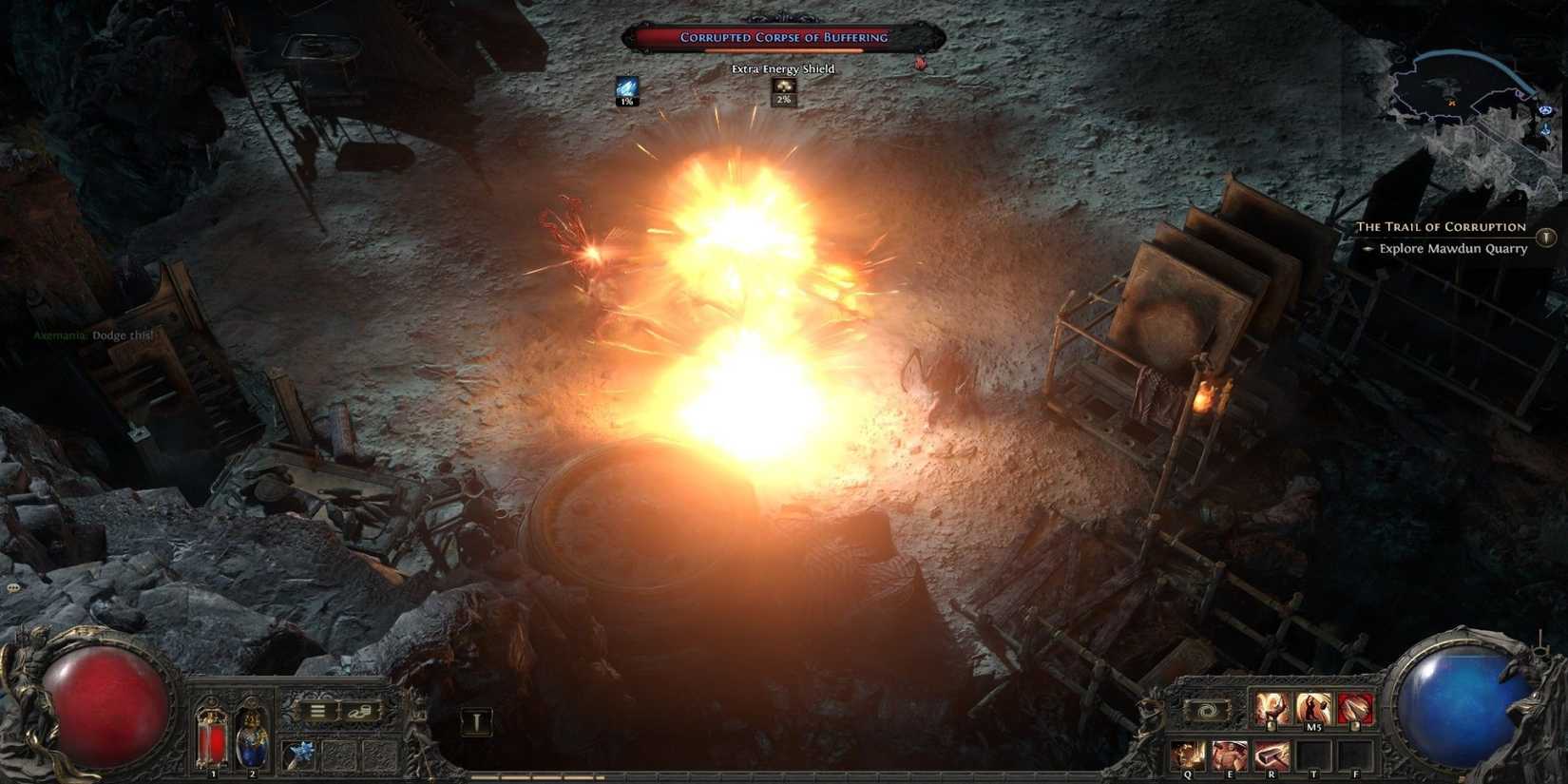1568x784 pixels.
Task: Click the 1% freeze buildup buff icon
Action: pyautogui.click(x=625, y=91)
